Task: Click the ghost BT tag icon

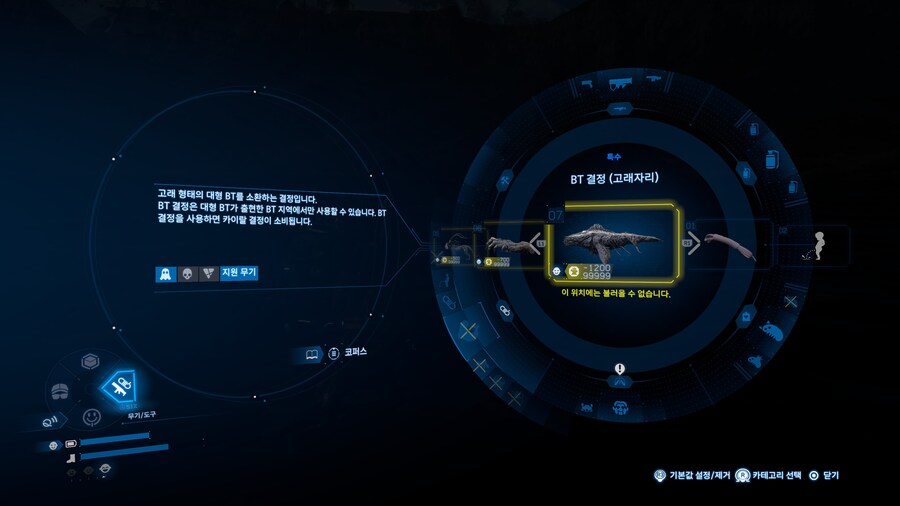Action: [165, 273]
